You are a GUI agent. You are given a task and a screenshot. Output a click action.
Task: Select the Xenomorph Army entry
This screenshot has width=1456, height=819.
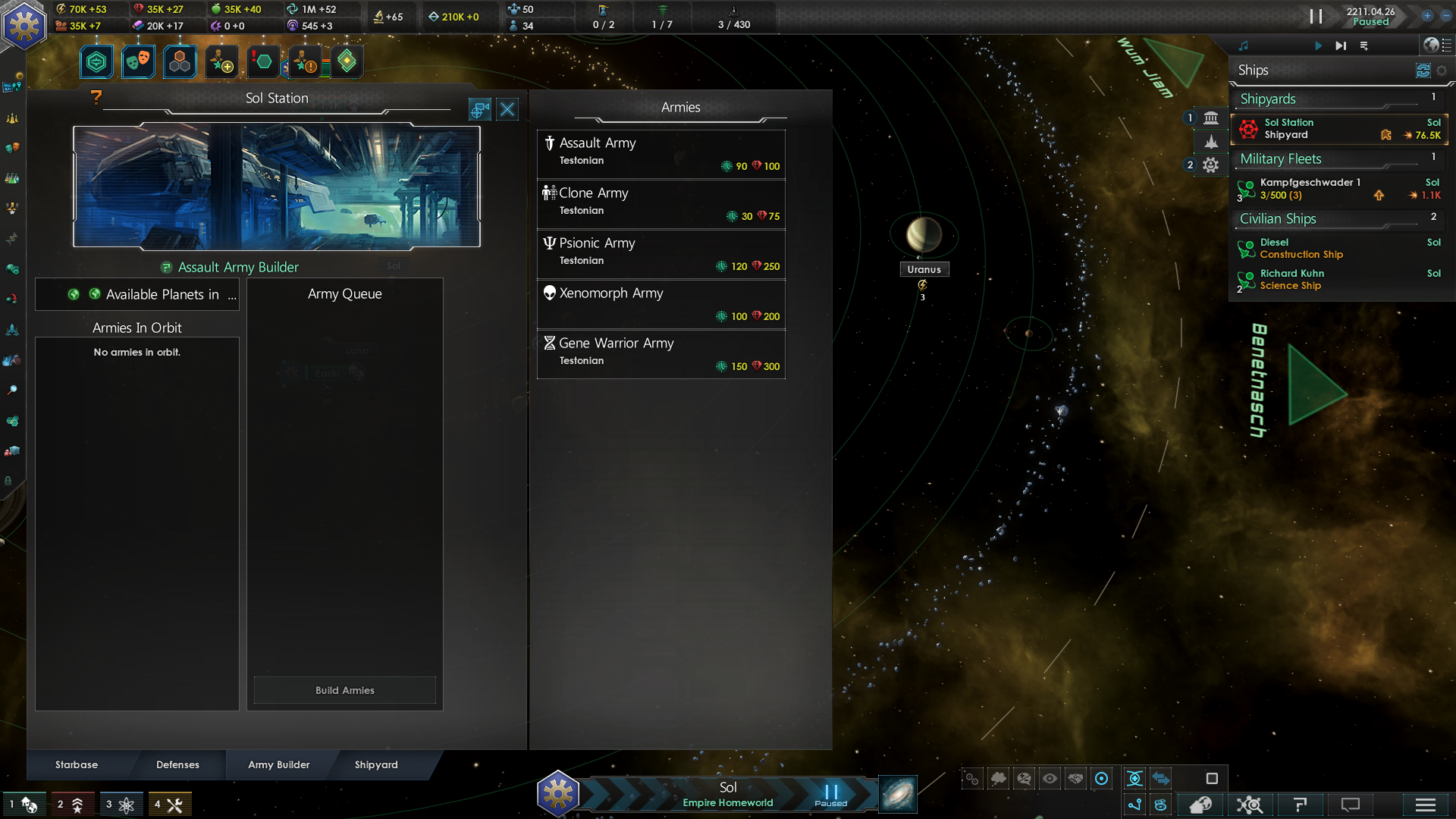pos(661,303)
